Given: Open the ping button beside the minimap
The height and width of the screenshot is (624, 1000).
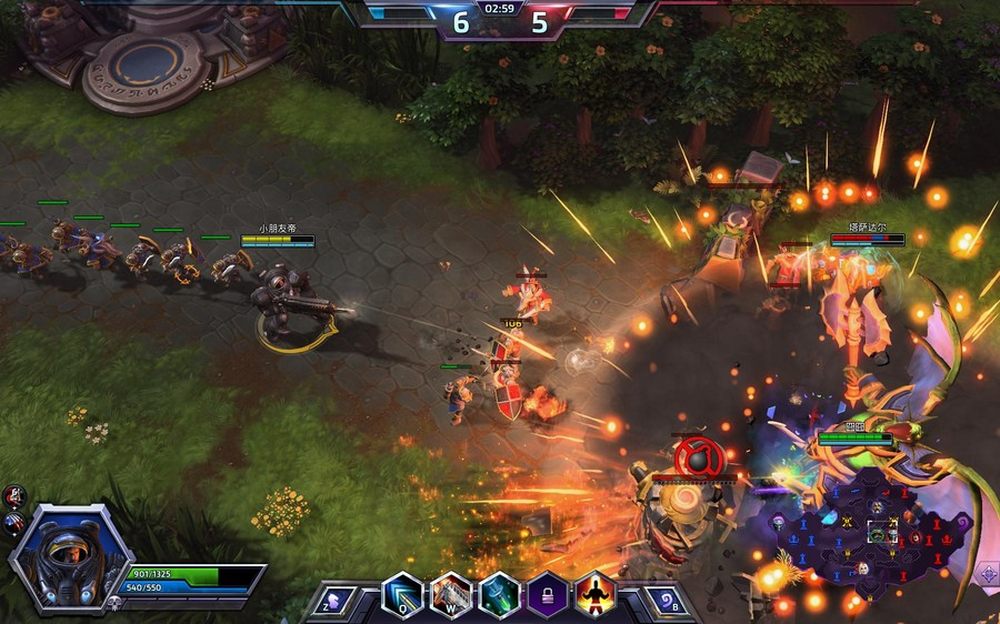Looking at the screenshot, I should [986, 575].
